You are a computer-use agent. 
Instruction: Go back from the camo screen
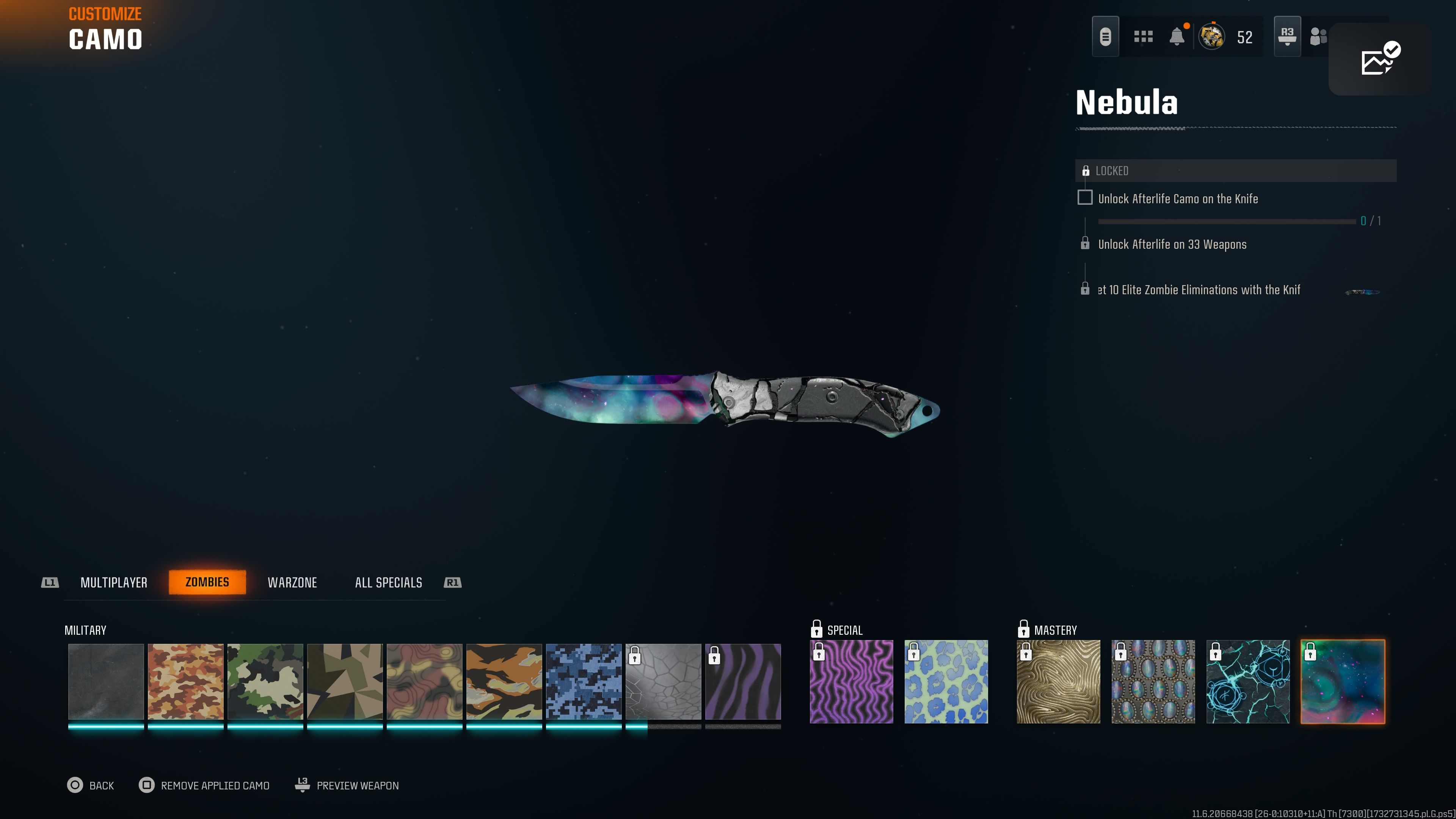tap(91, 785)
